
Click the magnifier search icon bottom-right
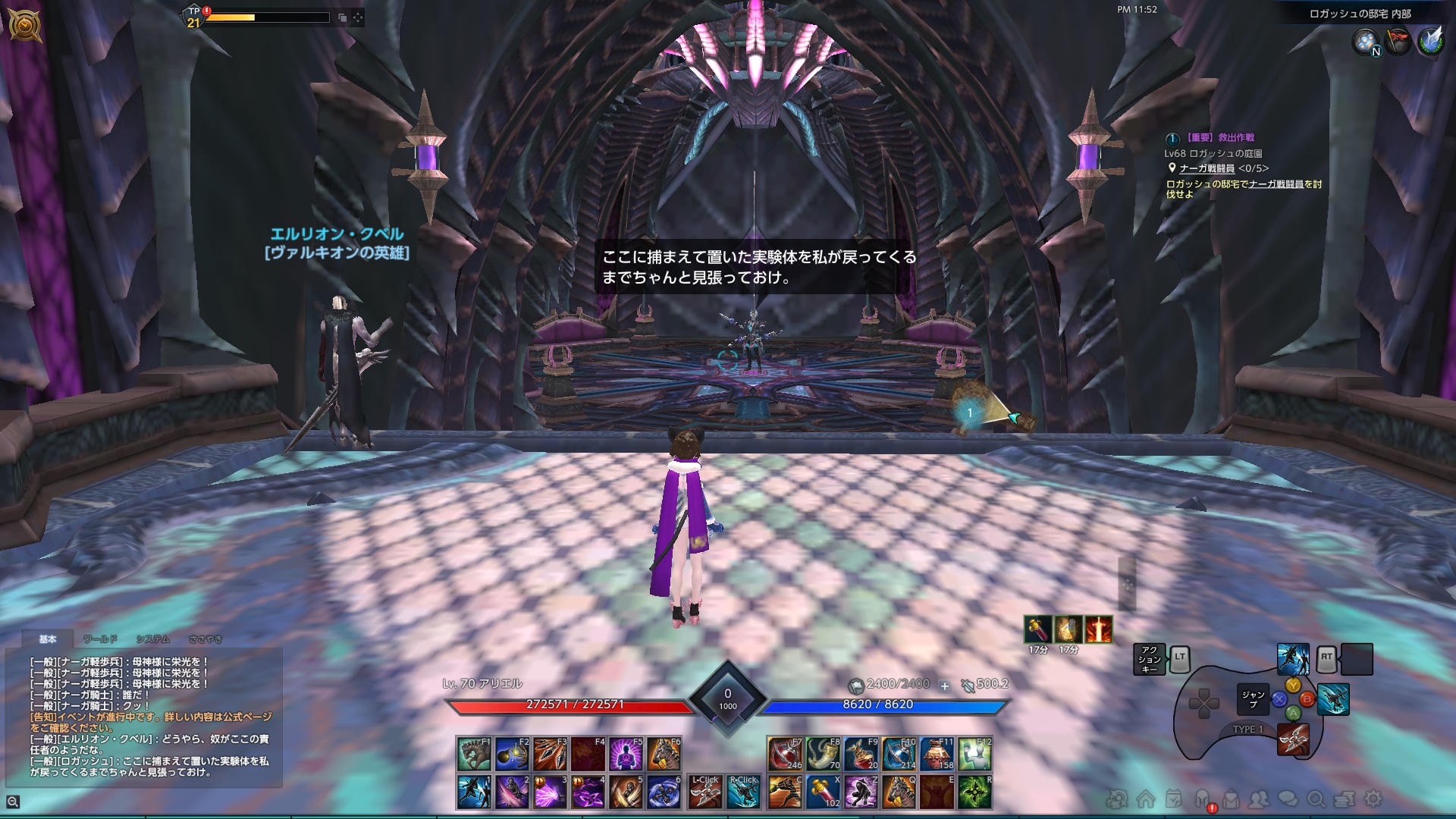pyautogui.click(x=1316, y=800)
